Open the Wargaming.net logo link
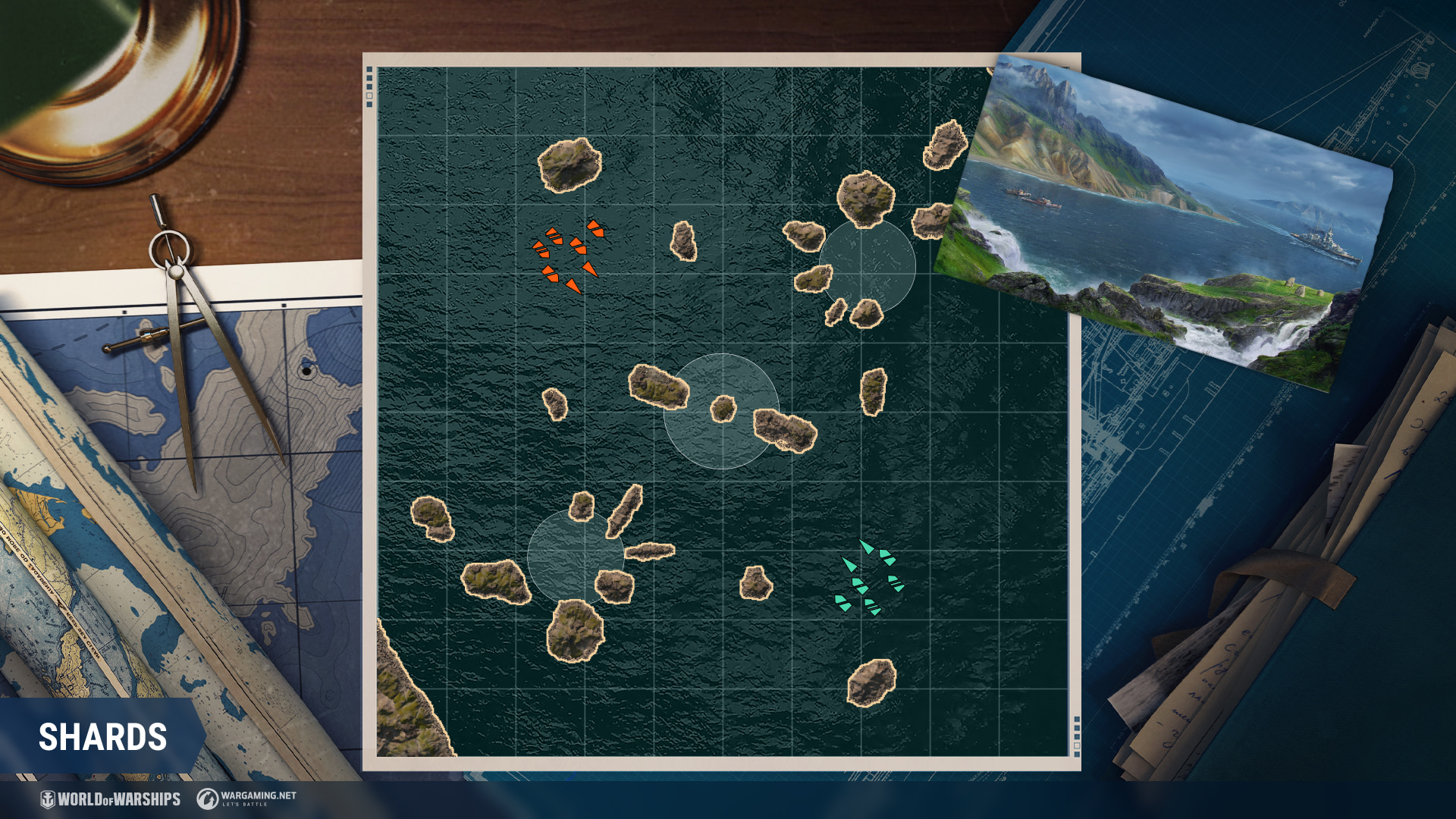The image size is (1456, 819). tap(247, 799)
